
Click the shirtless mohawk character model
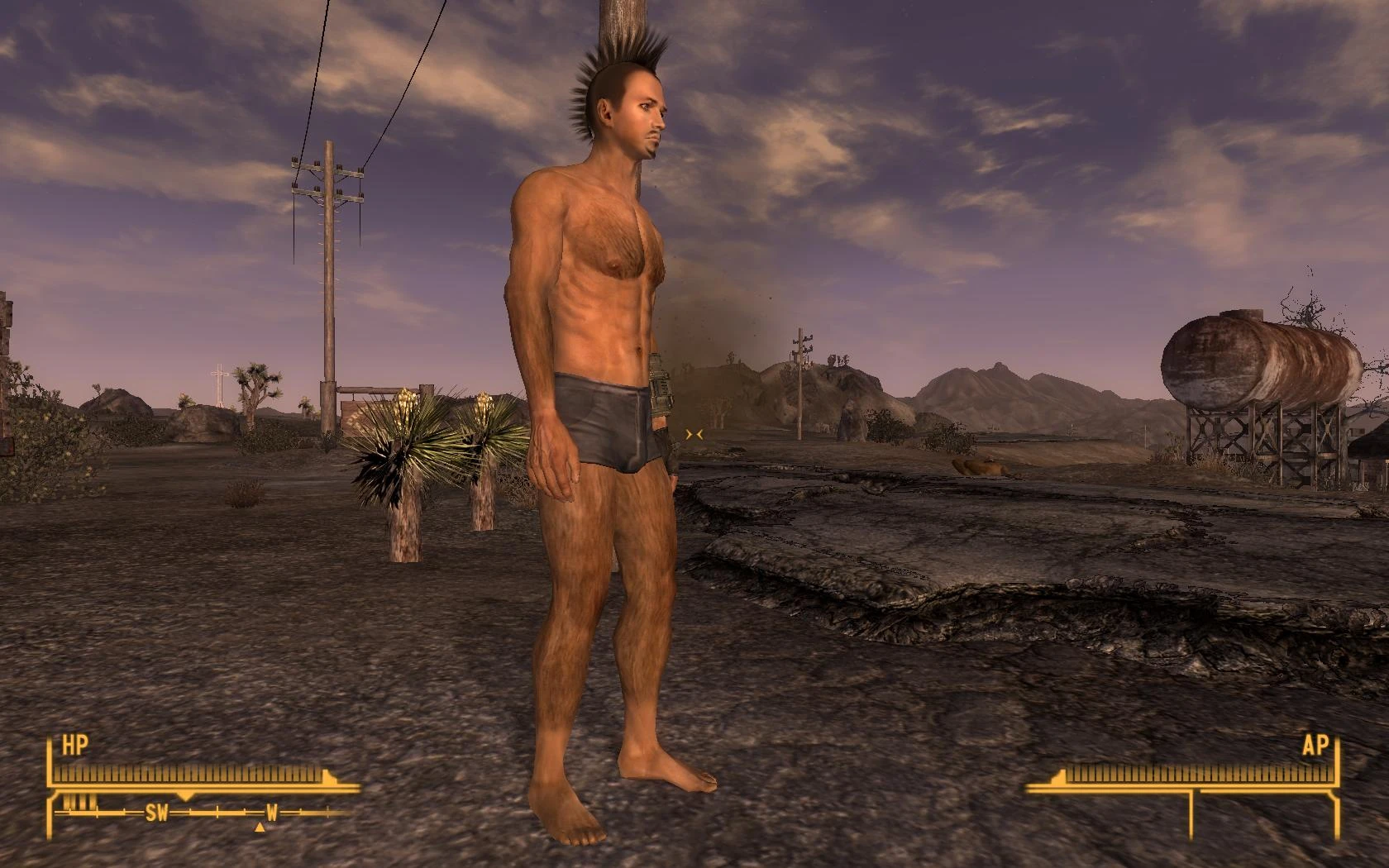point(595,372)
